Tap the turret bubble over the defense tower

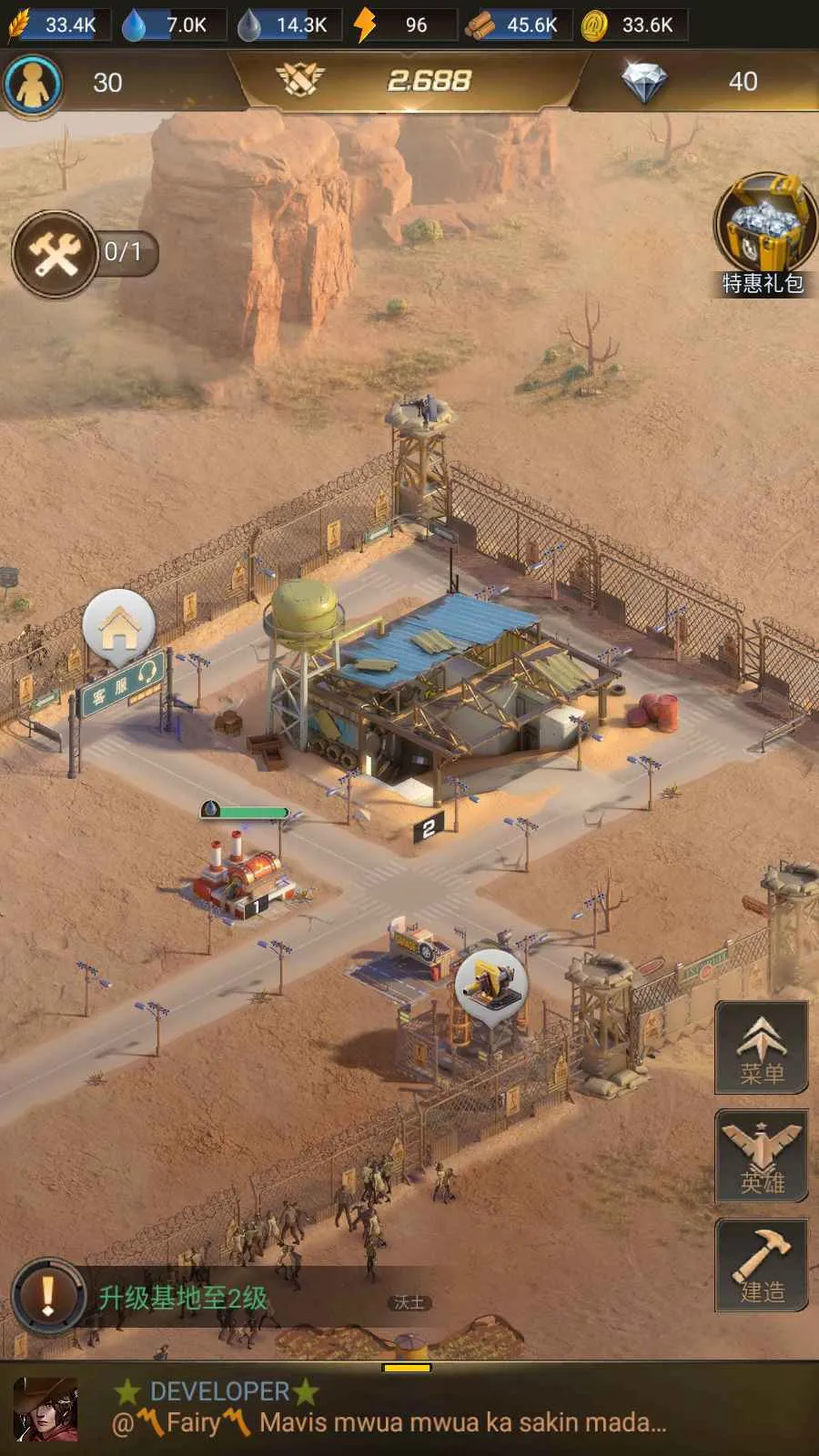[x=491, y=985]
